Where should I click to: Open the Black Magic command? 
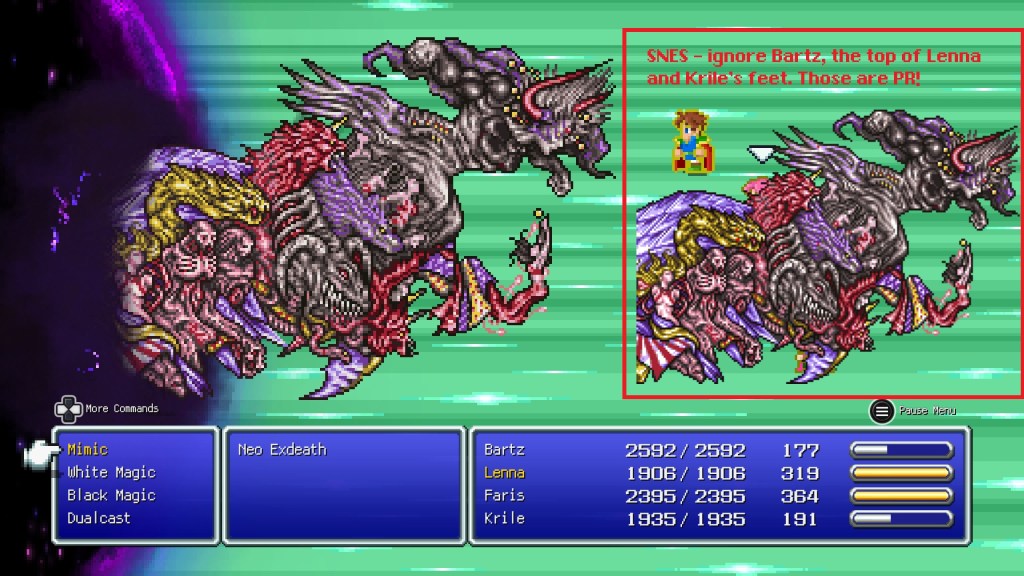(x=111, y=496)
